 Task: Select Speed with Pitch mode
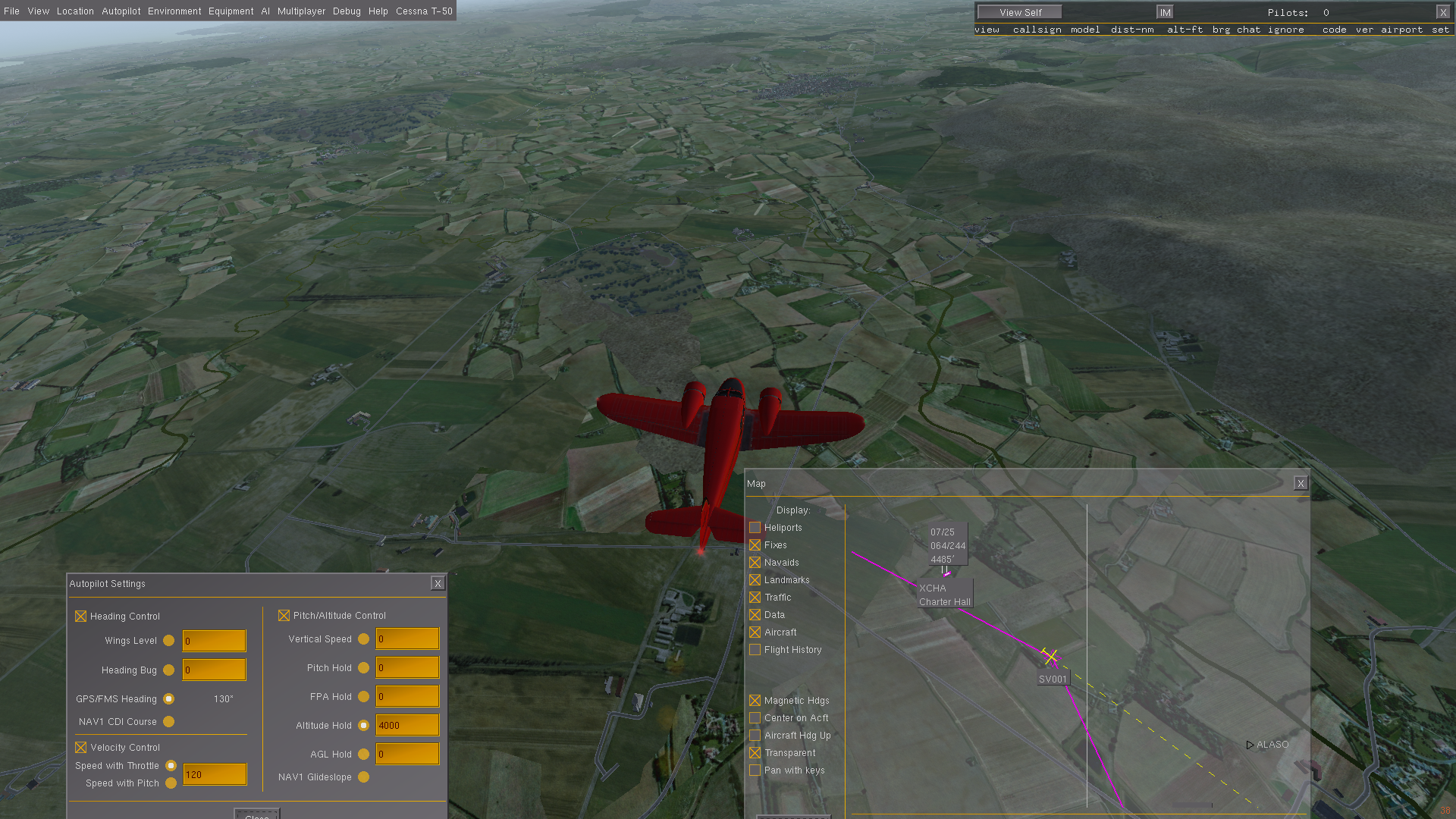[x=171, y=783]
